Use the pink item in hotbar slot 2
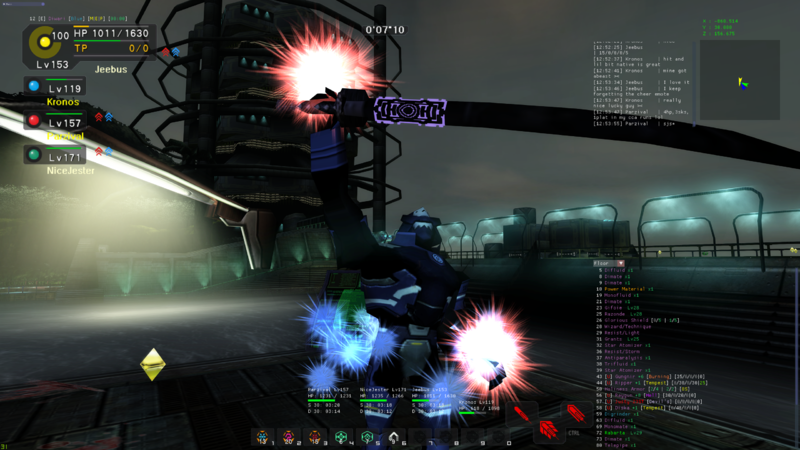This screenshot has width=800, height=450. pyautogui.click(x=289, y=438)
